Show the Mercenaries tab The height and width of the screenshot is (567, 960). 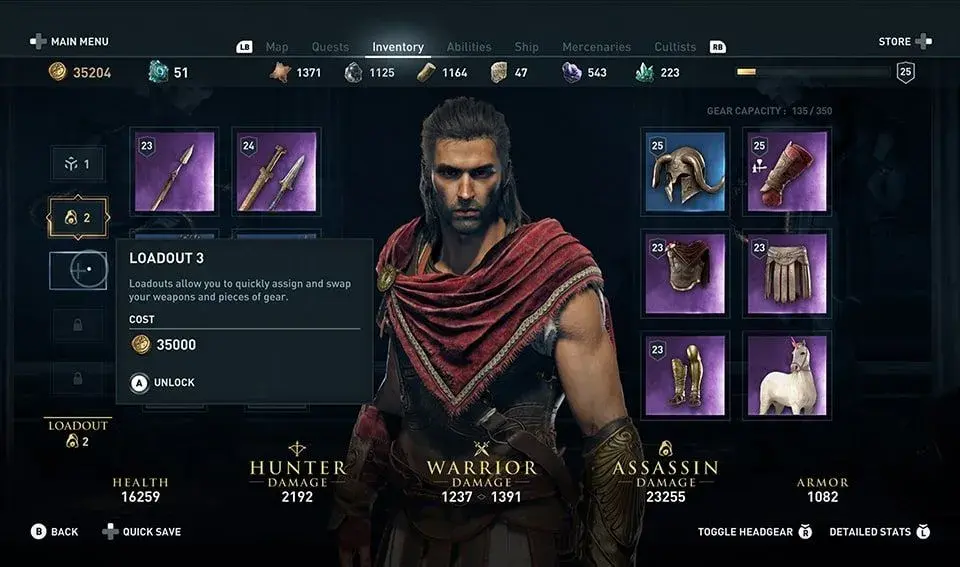tap(596, 47)
